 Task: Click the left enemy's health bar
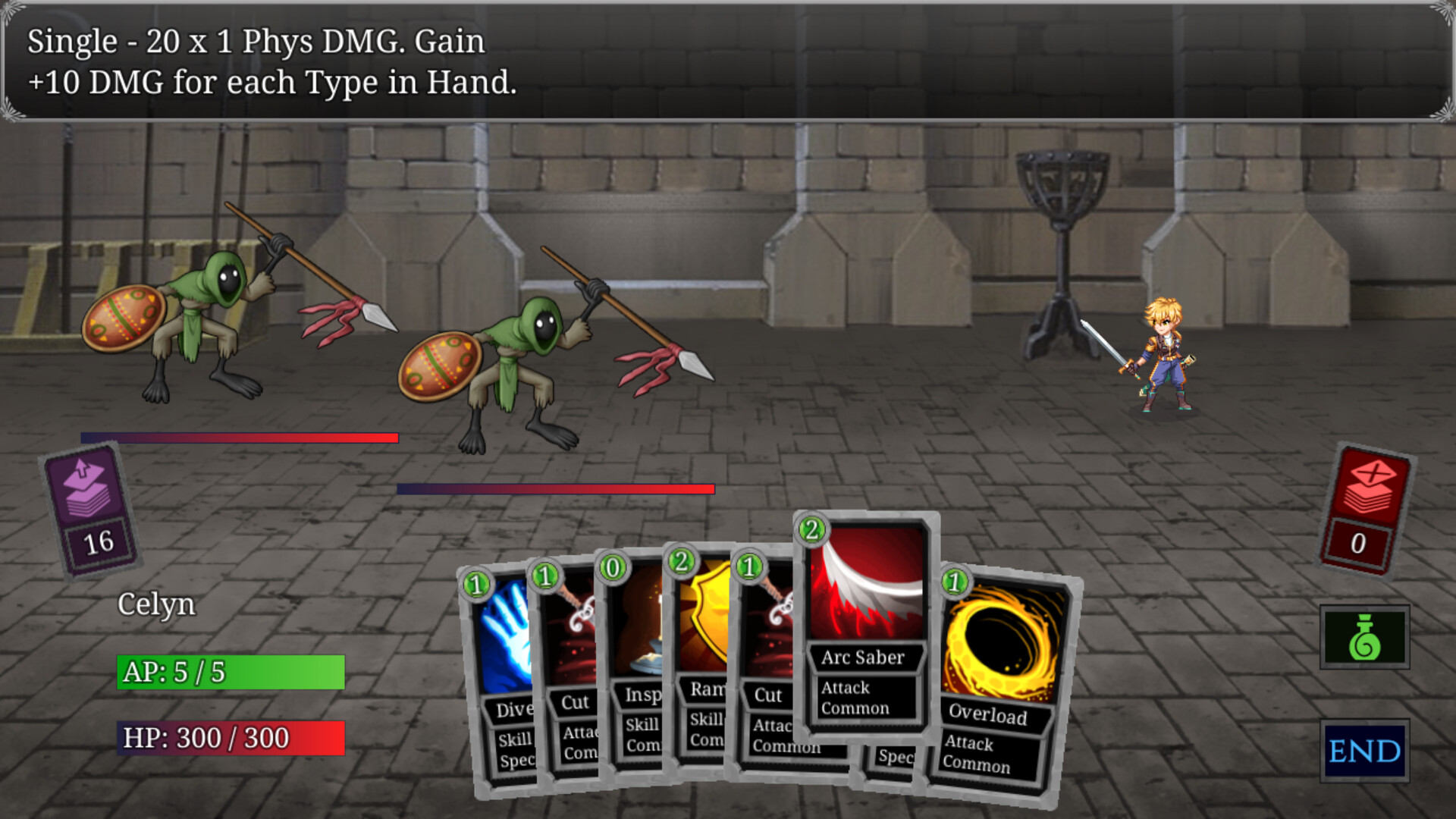pos(239,437)
